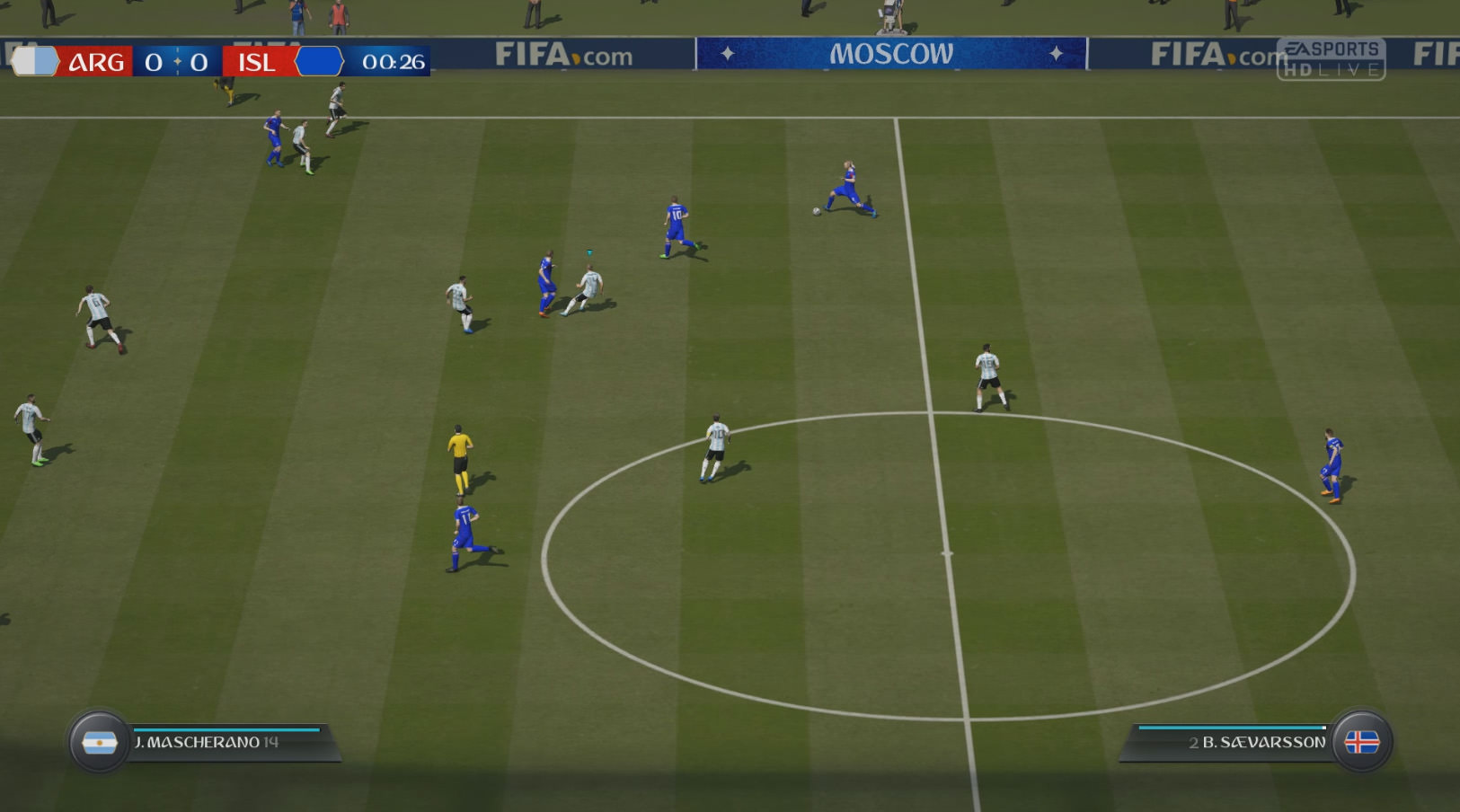Click the ISL team label on the scoreboard
This screenshot has width=1460, height=812.
(x=256, y=62)
